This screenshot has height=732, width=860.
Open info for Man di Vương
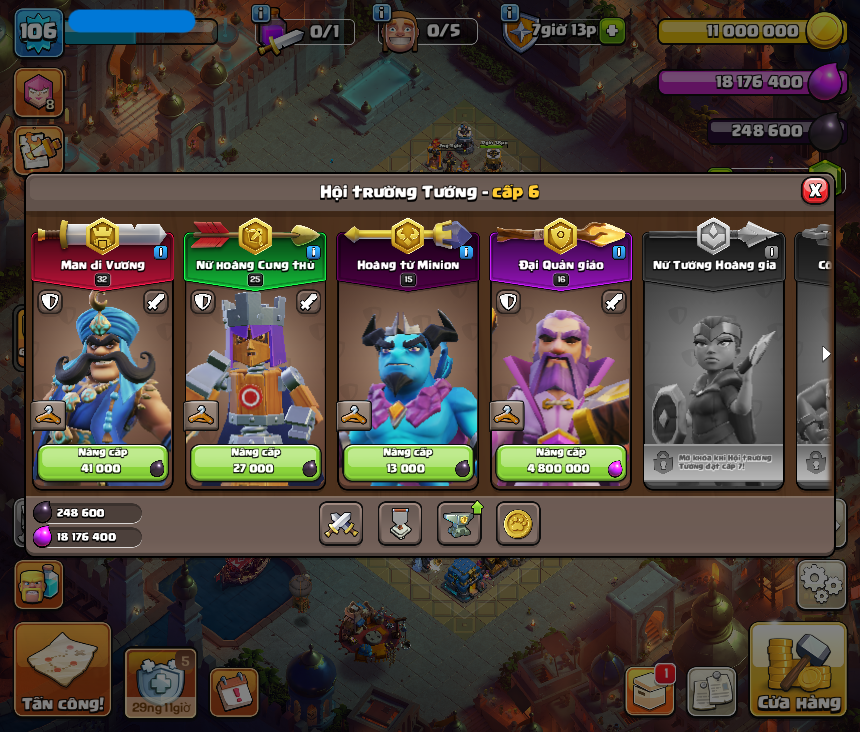[x=160, y=252]
